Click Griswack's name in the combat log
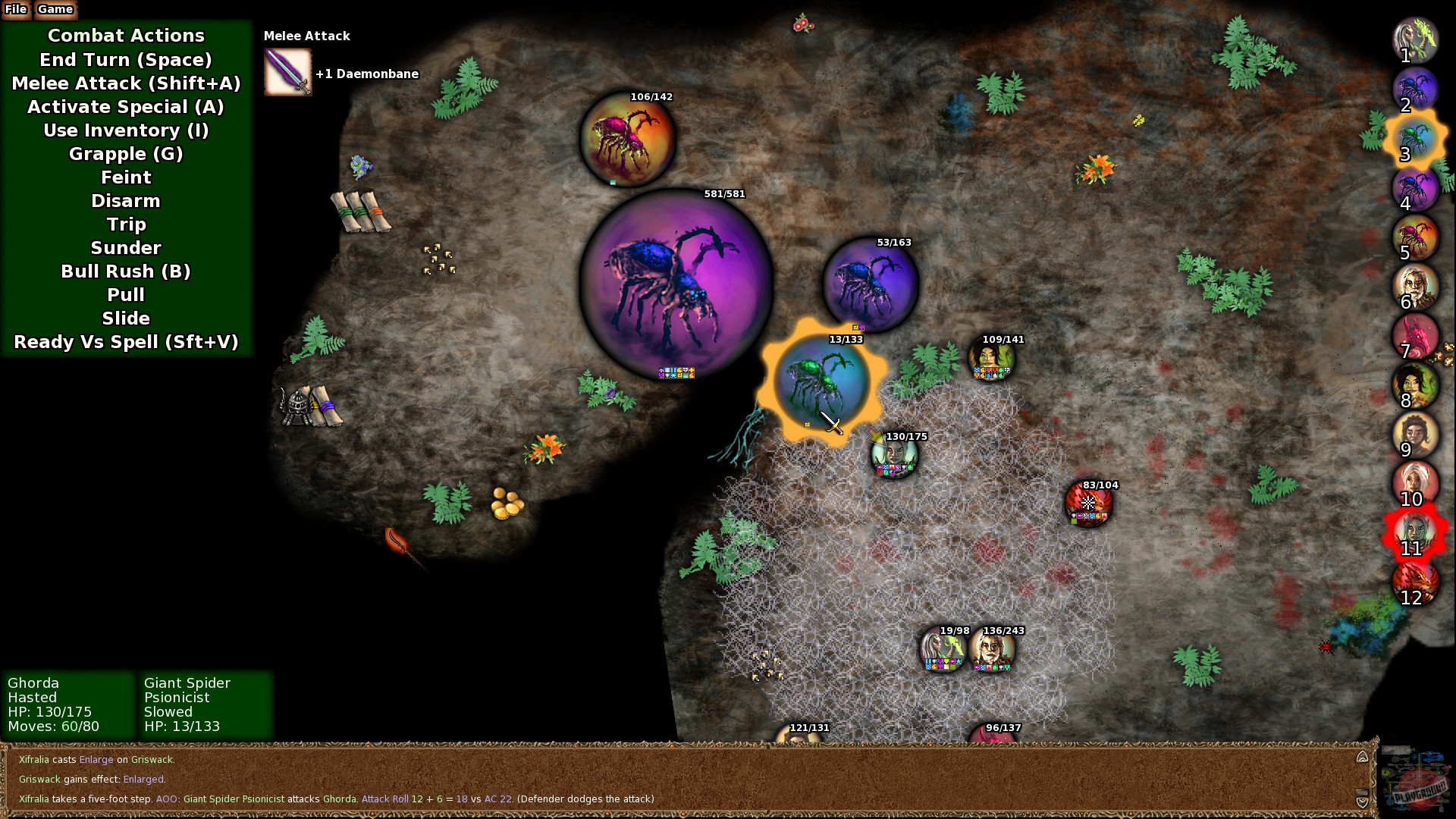The width and height of the screenshot is (1456, 819). tap(153, 759)
